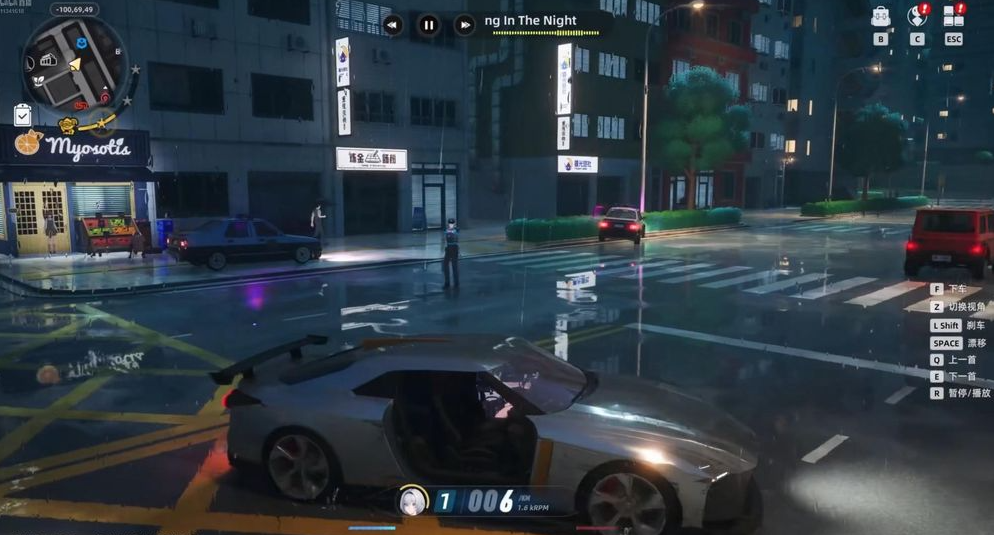Screen dimensions: 994x535
Task: Go back to the previous radio track
Action: (393, 25)
